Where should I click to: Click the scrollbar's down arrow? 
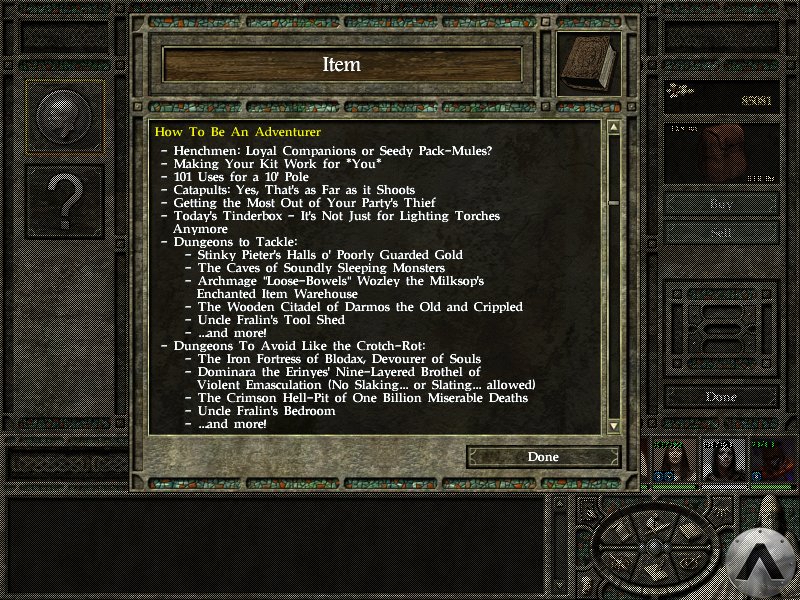[x=613, y=426]
